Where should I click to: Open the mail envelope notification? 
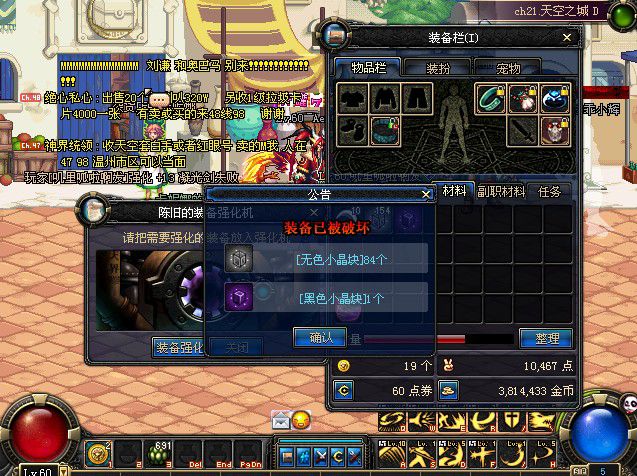(x=281, y=421)
